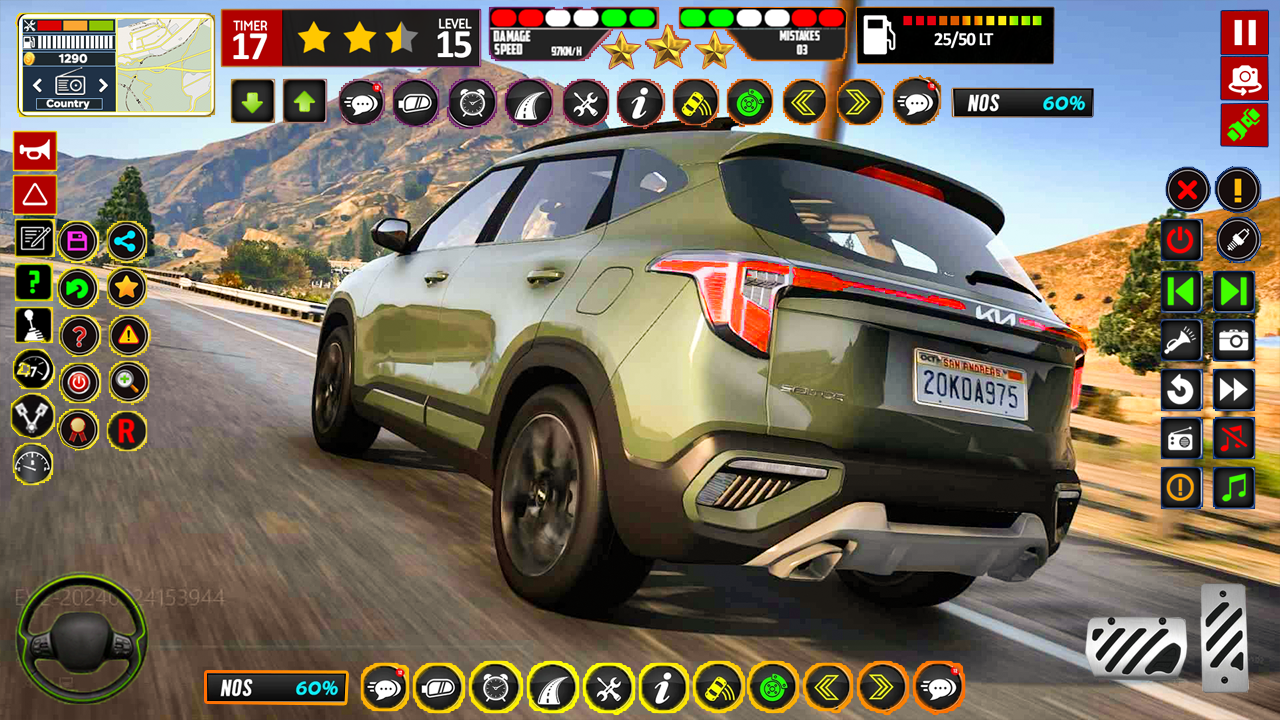Click the share button
The image size is (1280, 720).
coord(126,241)
